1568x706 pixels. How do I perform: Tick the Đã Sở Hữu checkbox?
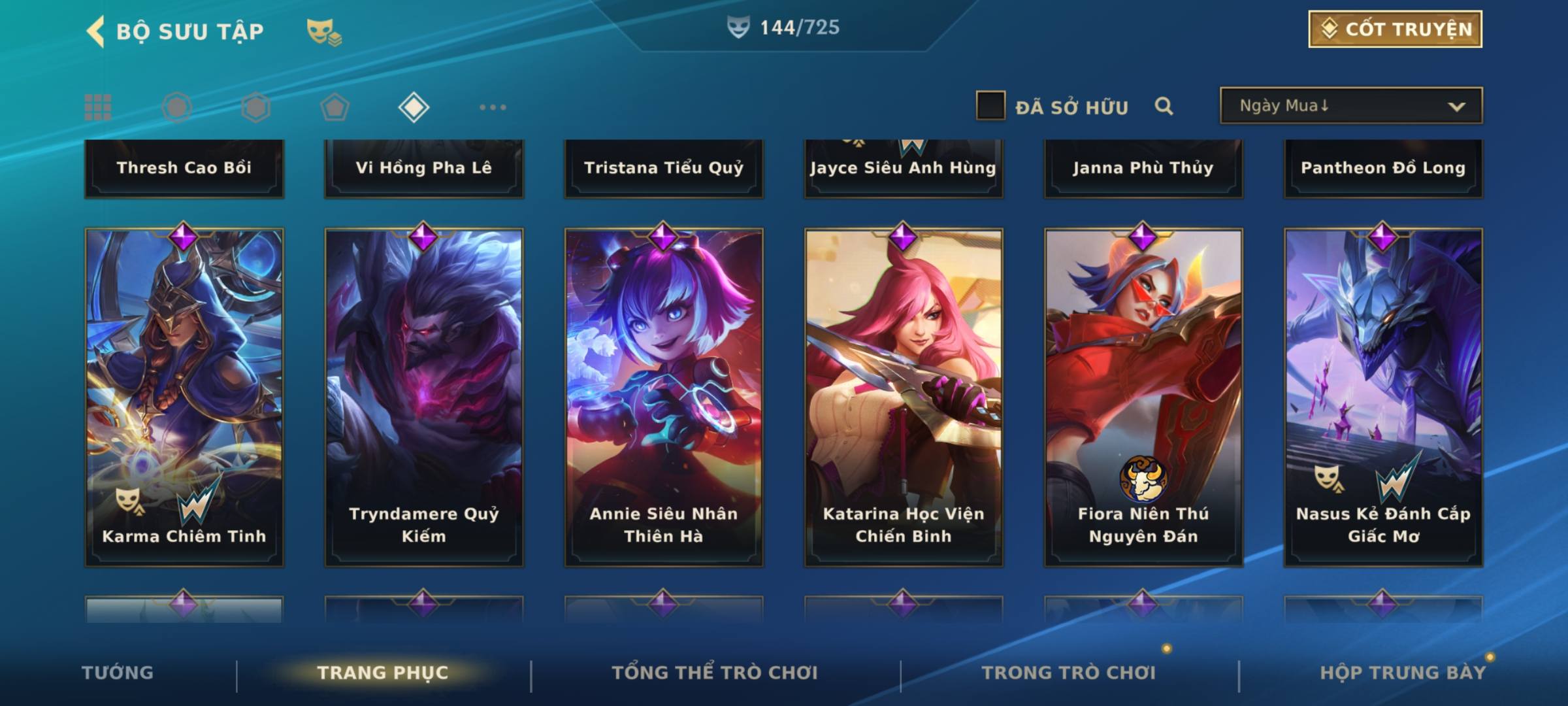pos(990,106)
